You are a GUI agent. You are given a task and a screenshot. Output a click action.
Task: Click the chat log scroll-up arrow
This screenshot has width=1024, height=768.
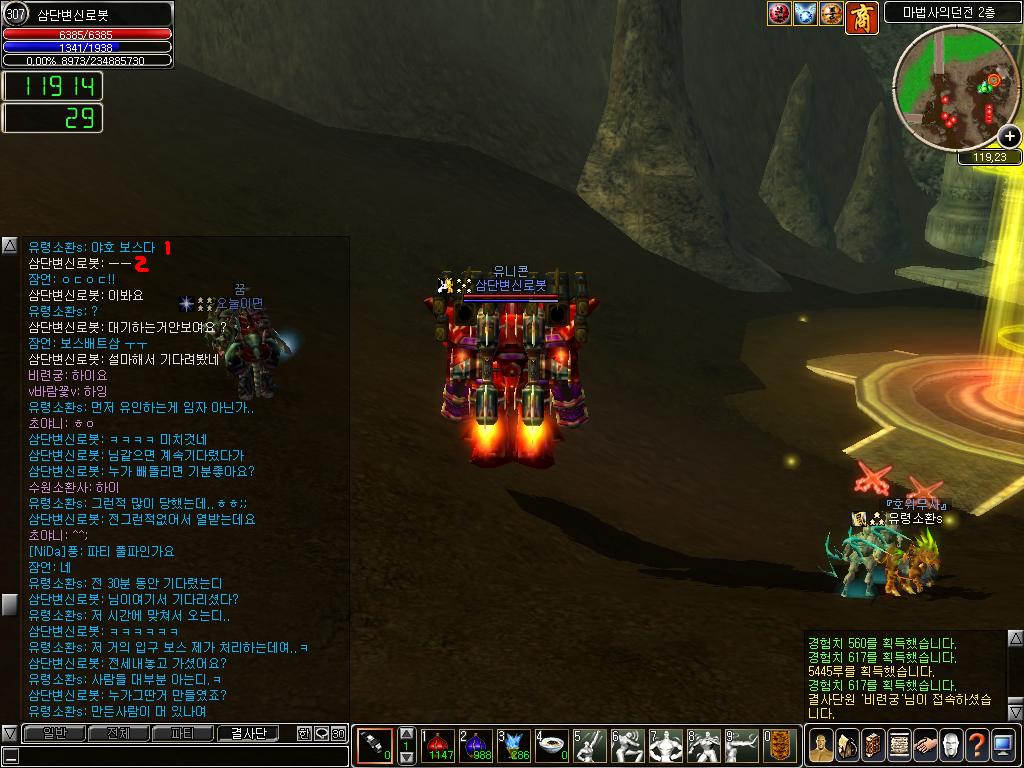coord(9,245)
